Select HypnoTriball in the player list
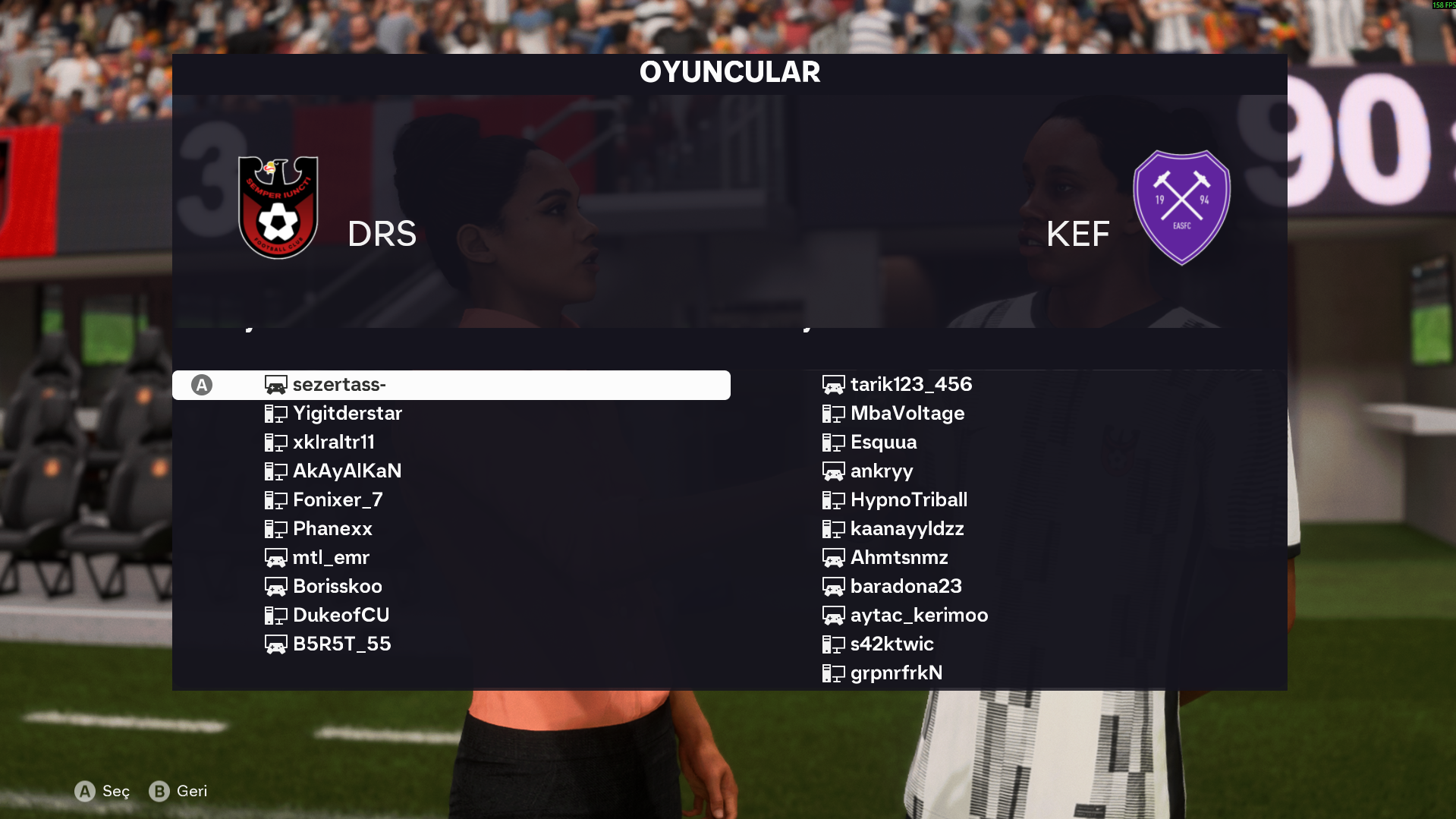 pyautogui.click(x=908, y=500)
